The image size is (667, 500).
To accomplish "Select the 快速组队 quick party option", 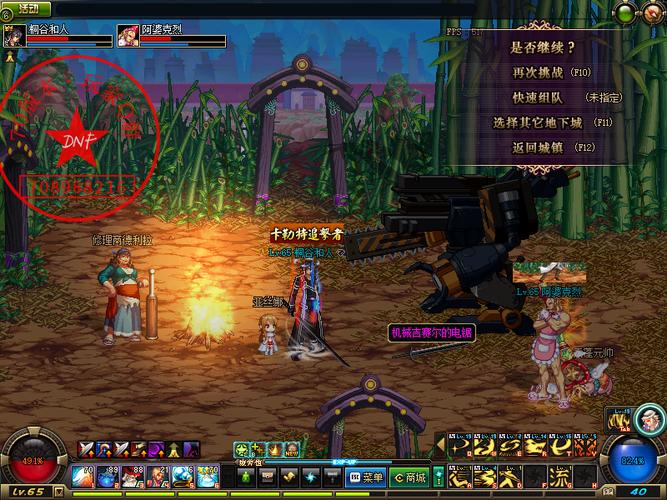I will (x=536, y=97).
